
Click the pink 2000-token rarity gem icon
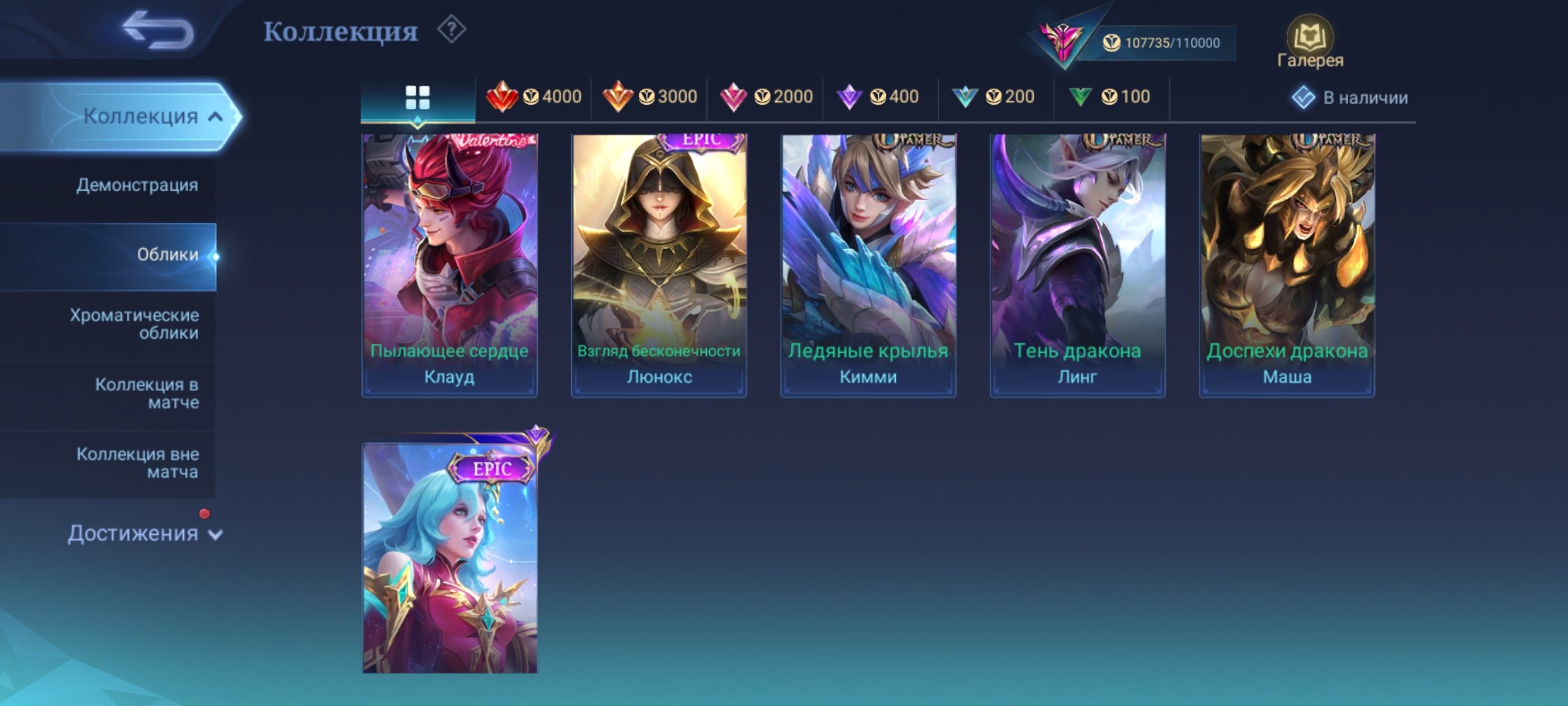(737, 97)
